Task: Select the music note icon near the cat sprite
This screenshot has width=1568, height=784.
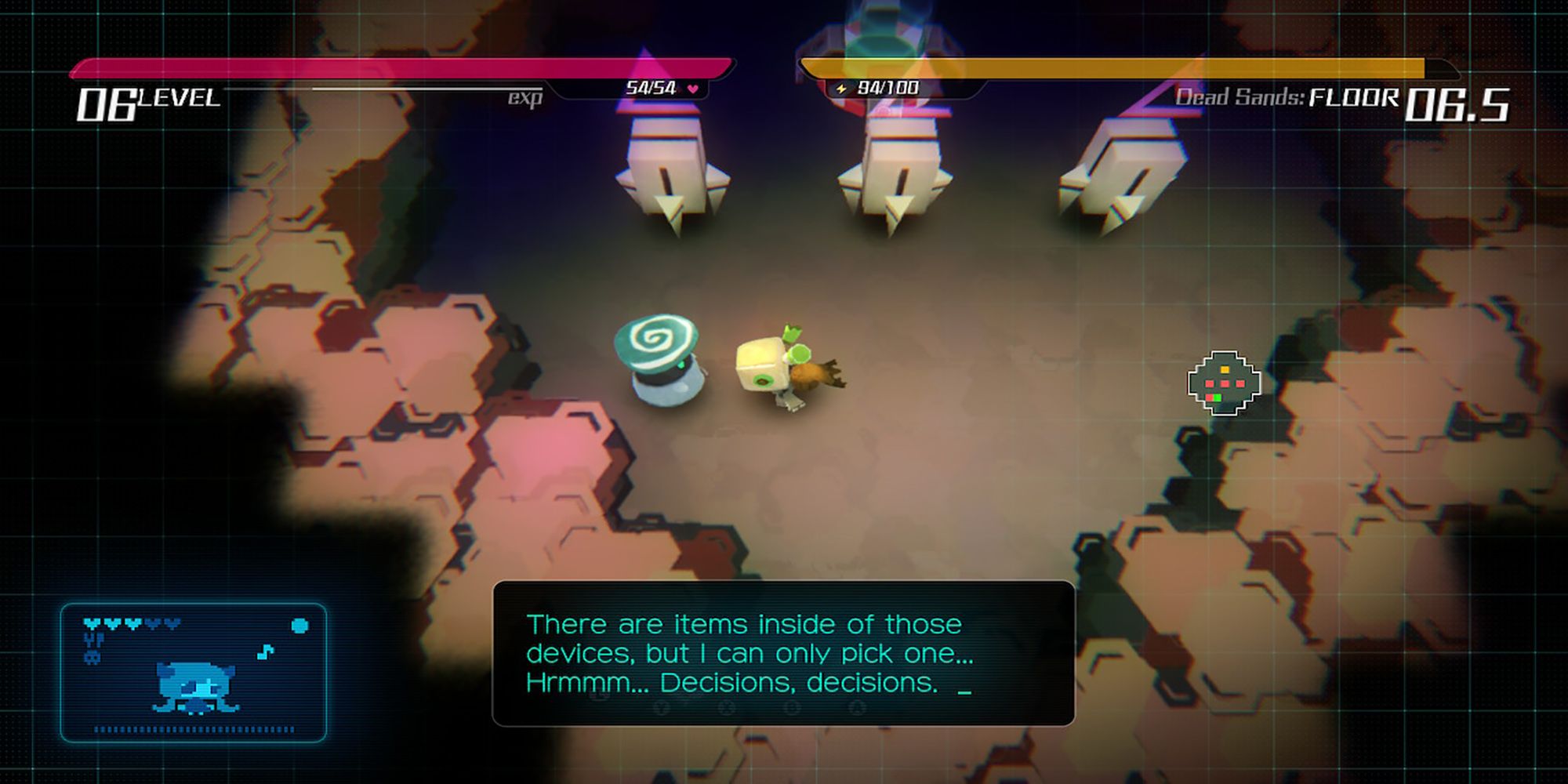Action: click(x=264, y=652)
